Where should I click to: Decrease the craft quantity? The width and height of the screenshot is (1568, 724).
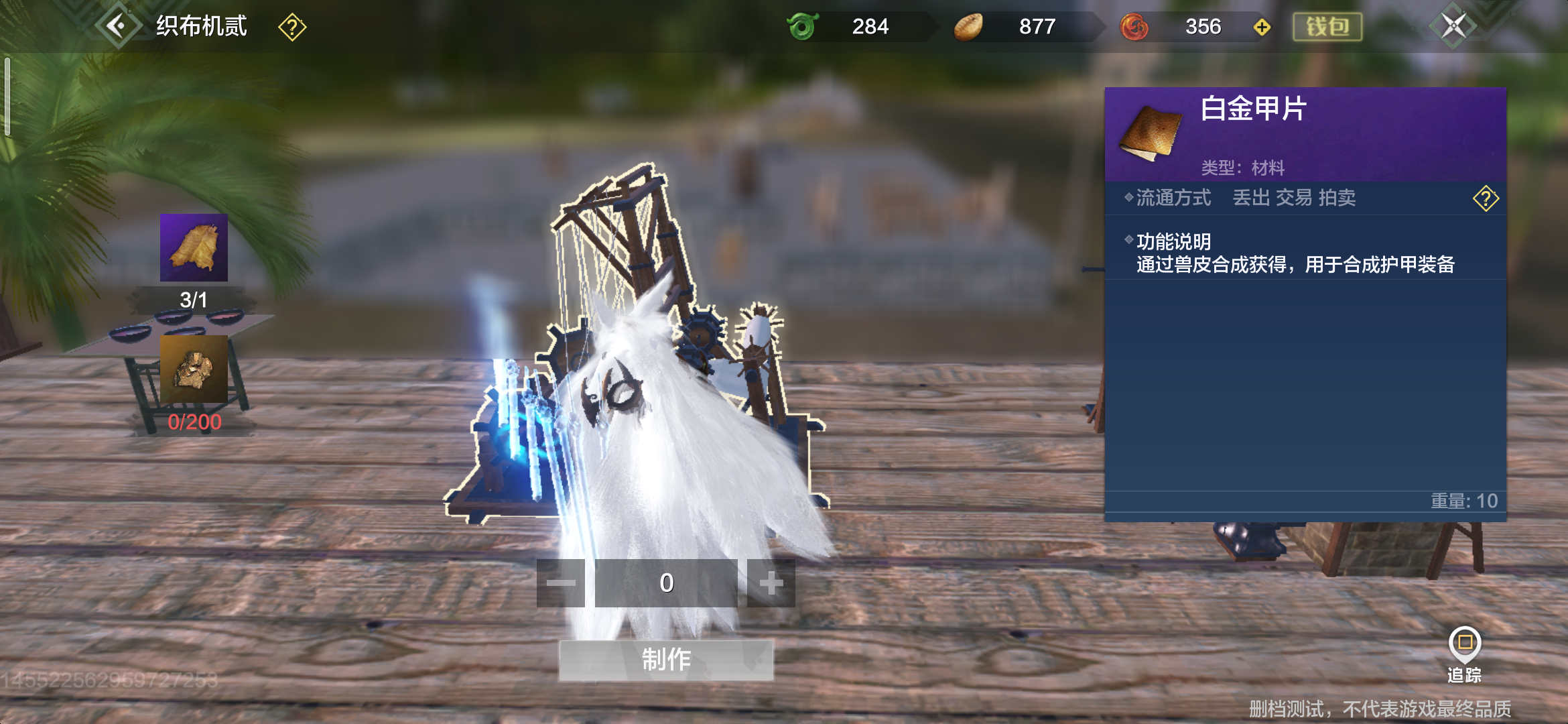[561, 583]
